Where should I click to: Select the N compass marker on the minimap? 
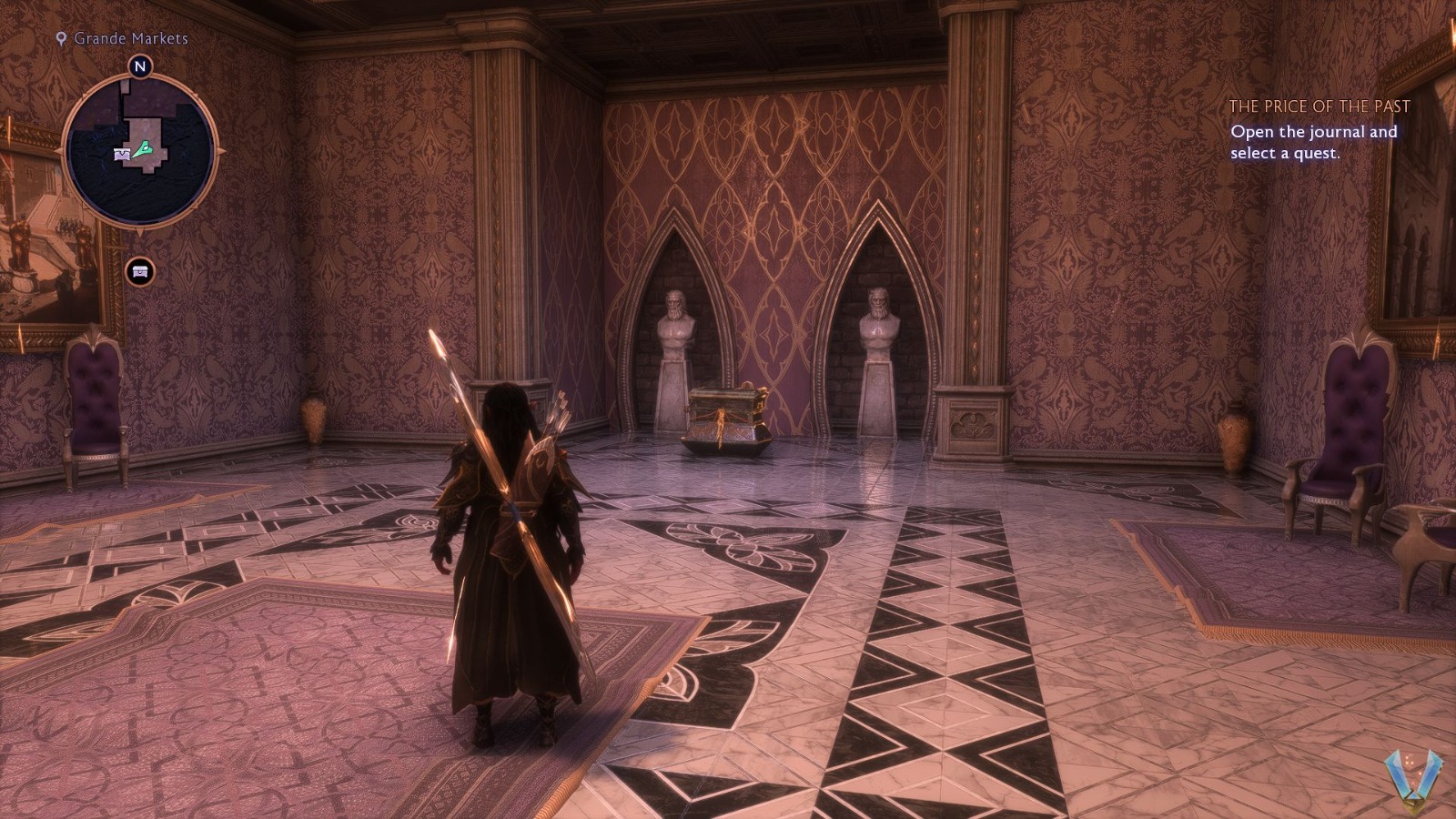point(141,66)
